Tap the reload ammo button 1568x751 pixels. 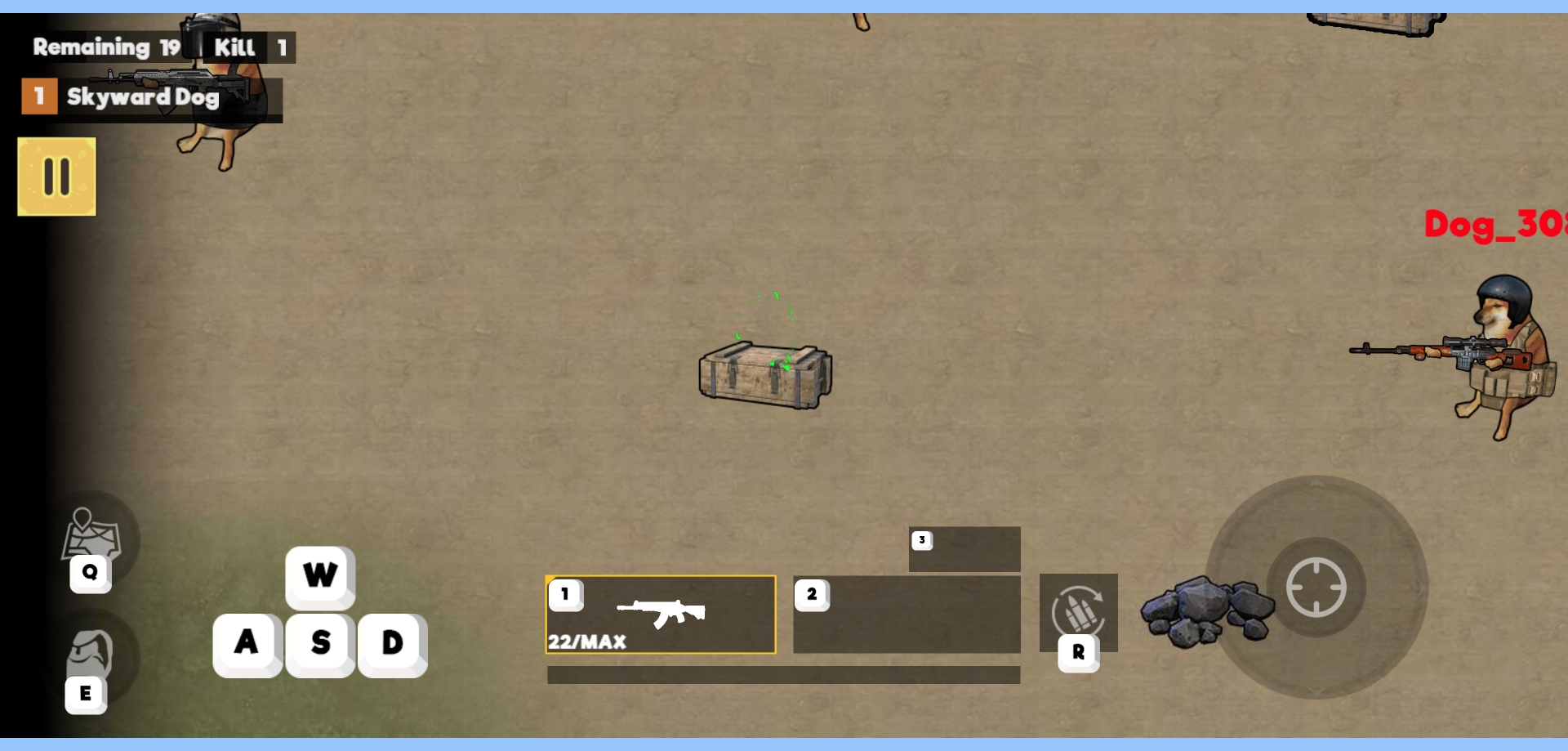(x=1078, y=613)
